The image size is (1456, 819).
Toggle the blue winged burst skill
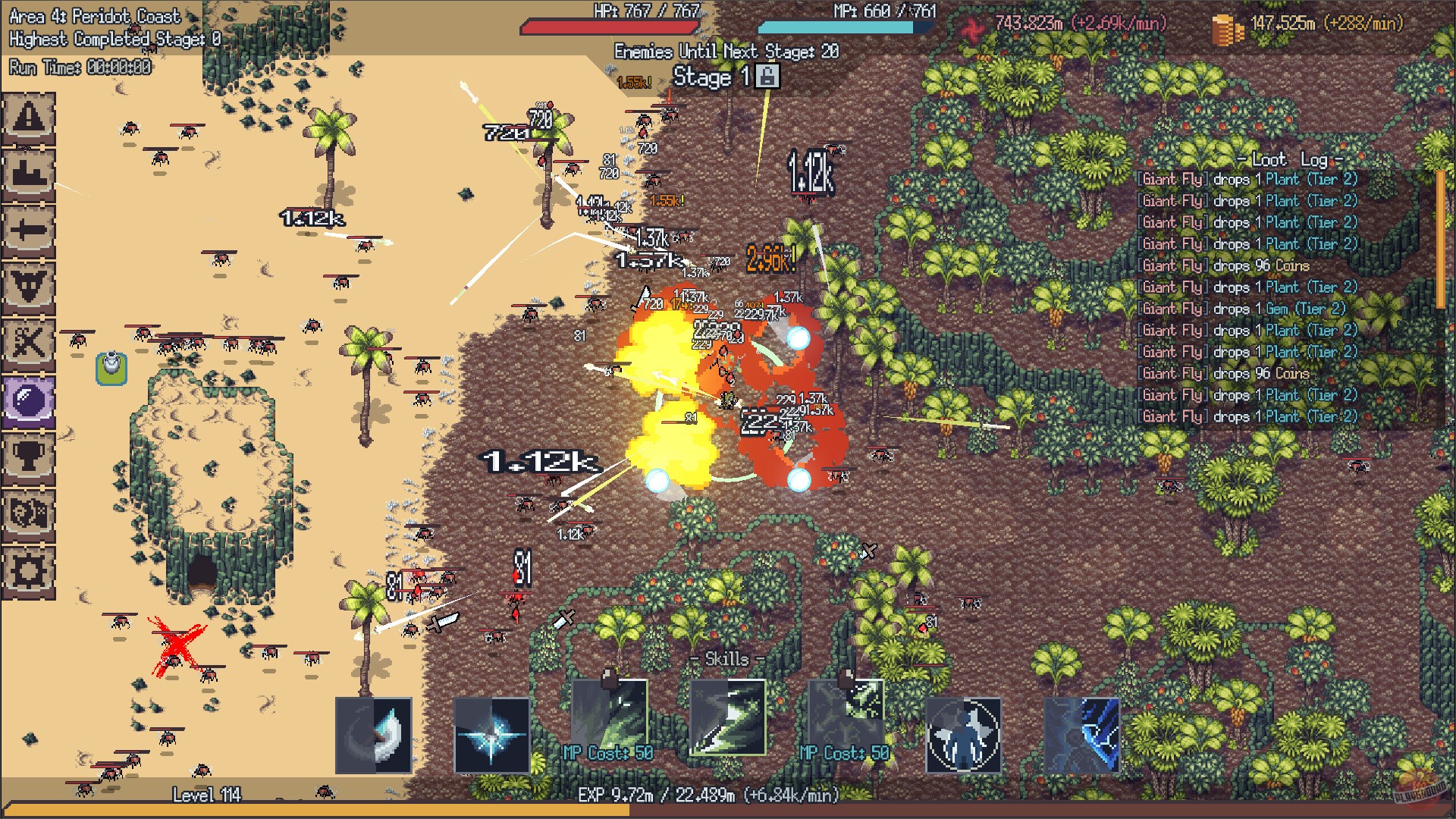pos(491,733)
